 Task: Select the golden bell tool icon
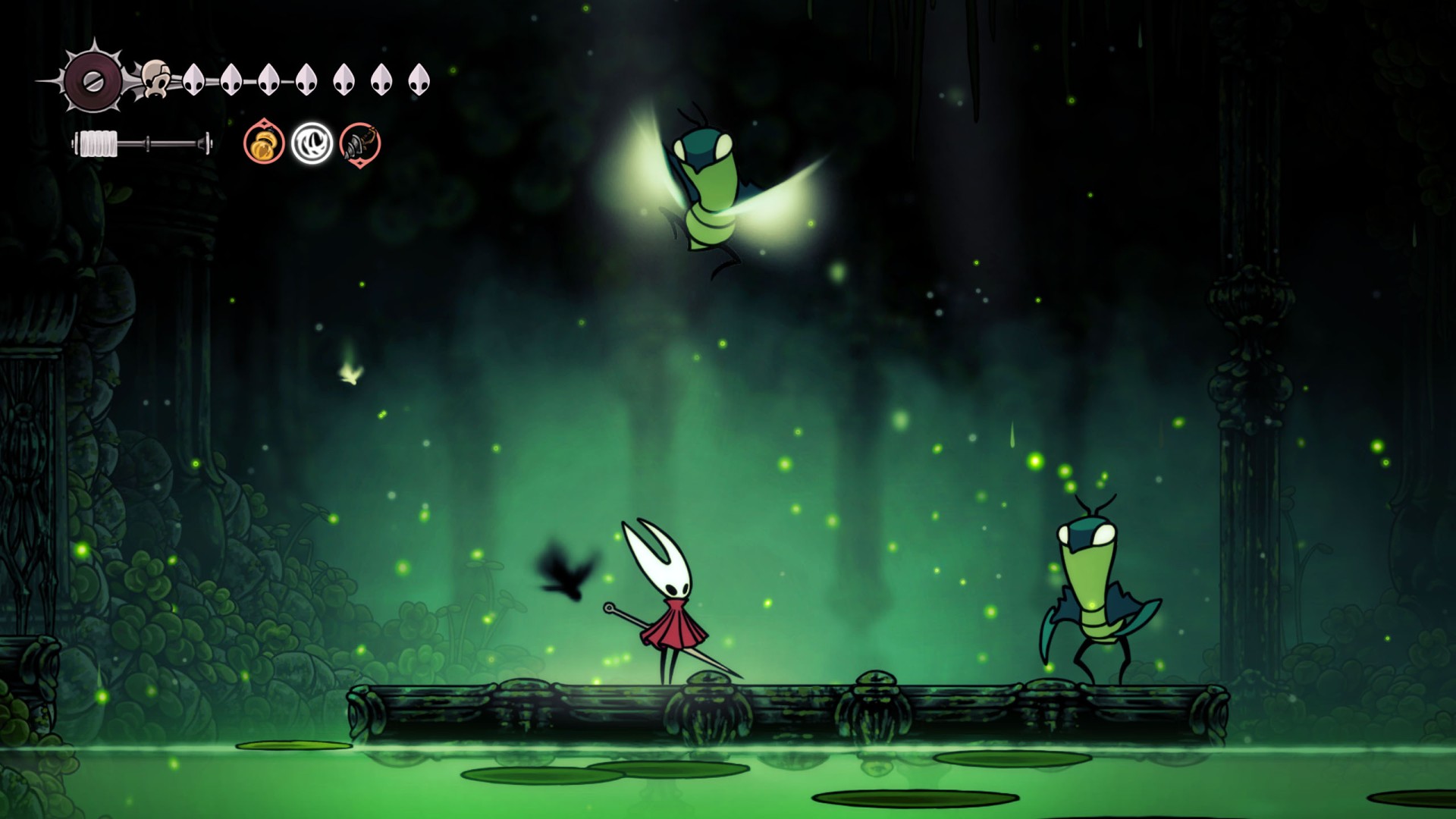[264, 143]
